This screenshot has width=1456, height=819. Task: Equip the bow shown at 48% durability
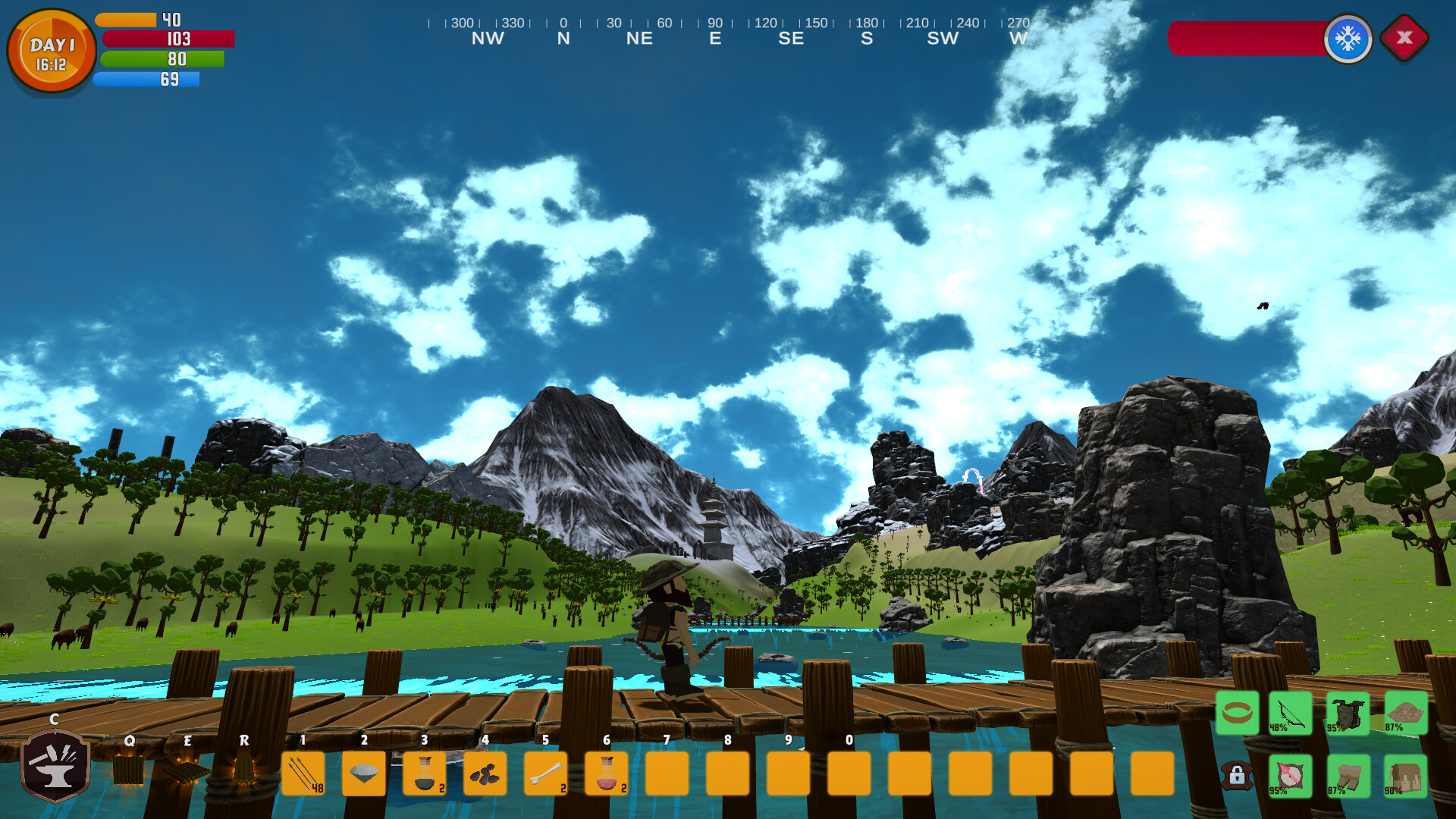[x=1289, y=713]
